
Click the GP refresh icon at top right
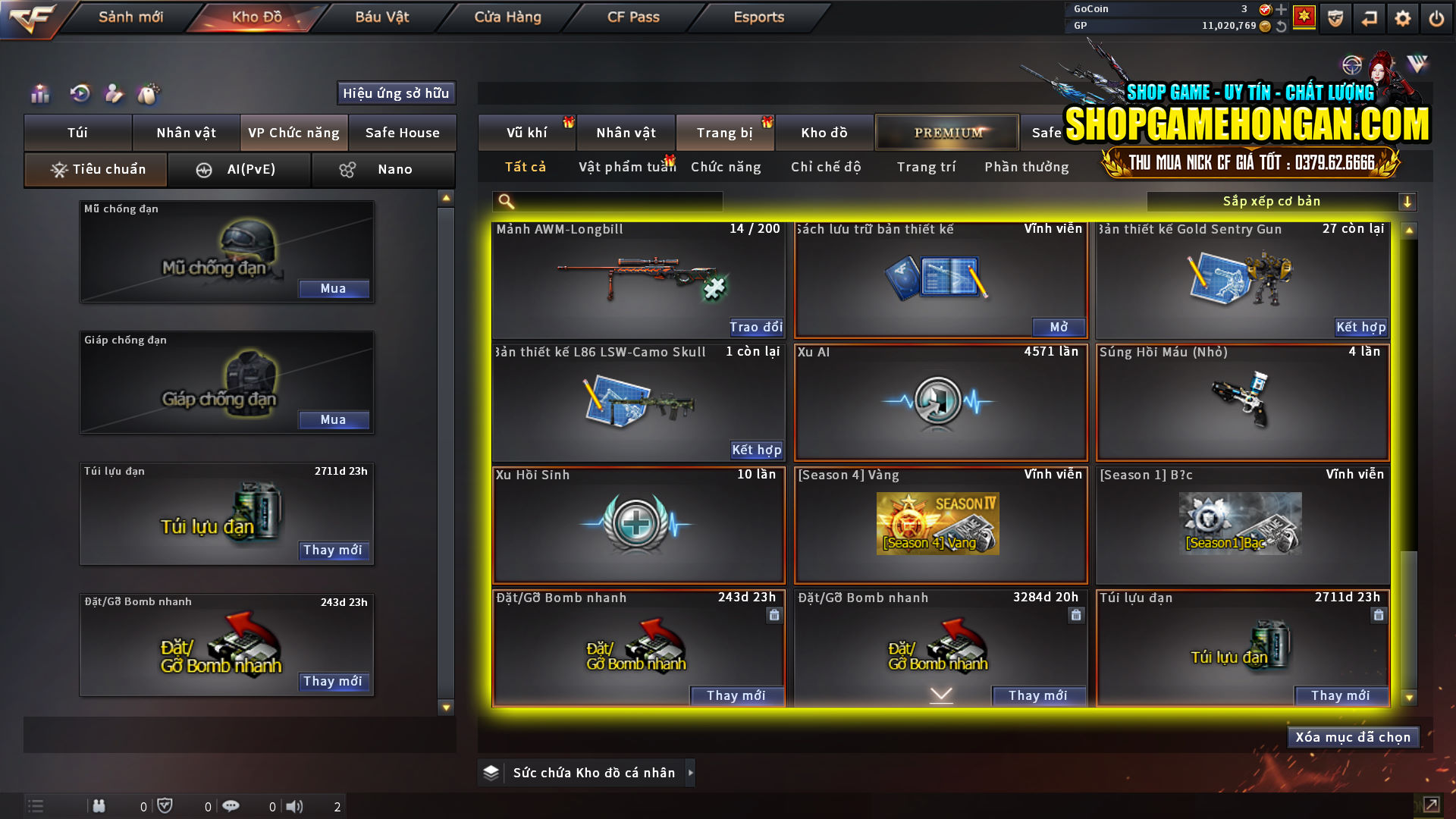coord(1282,25)
